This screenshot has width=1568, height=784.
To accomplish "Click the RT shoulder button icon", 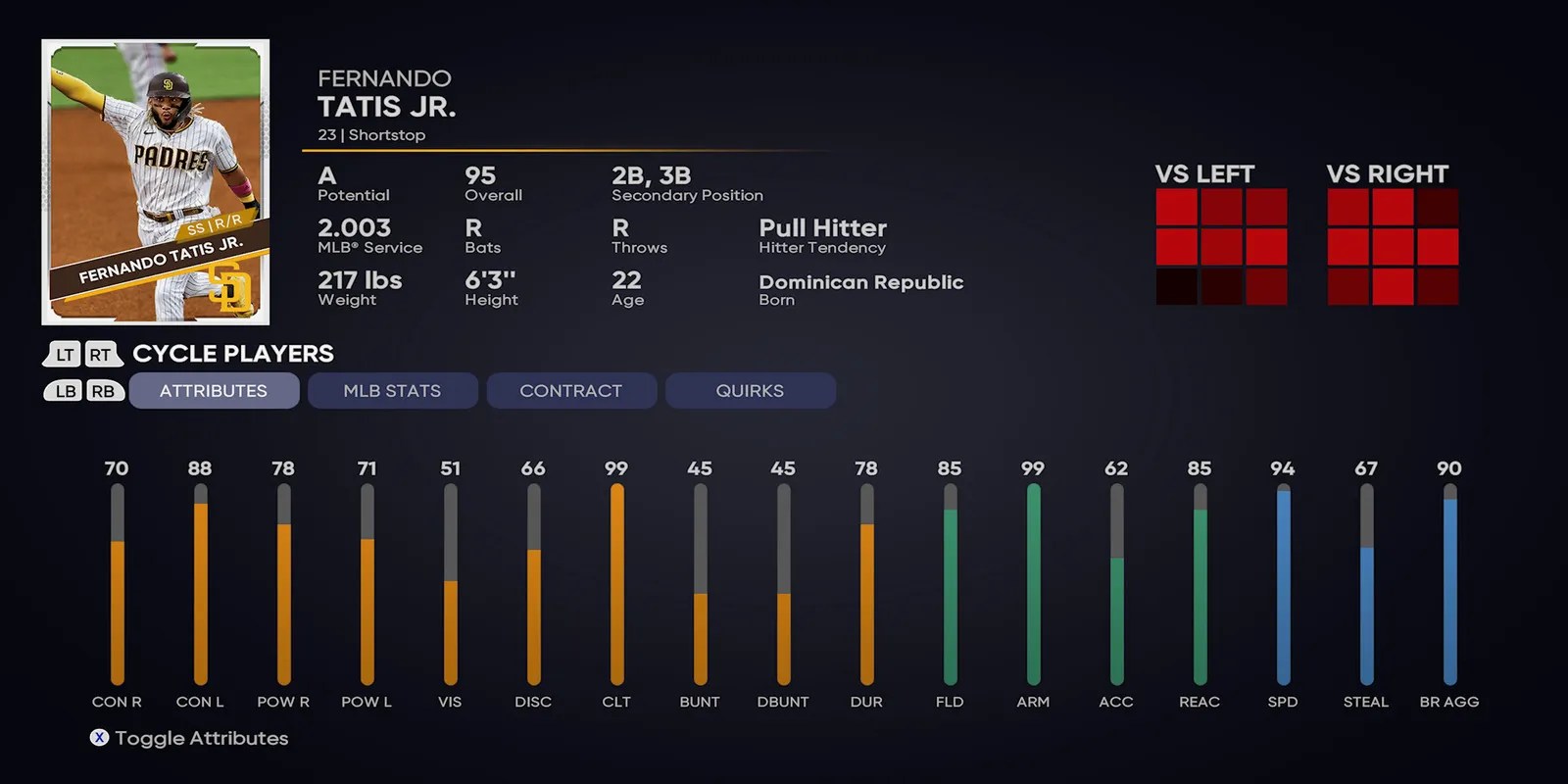I will pyautogui.click(x=101, y=355).
